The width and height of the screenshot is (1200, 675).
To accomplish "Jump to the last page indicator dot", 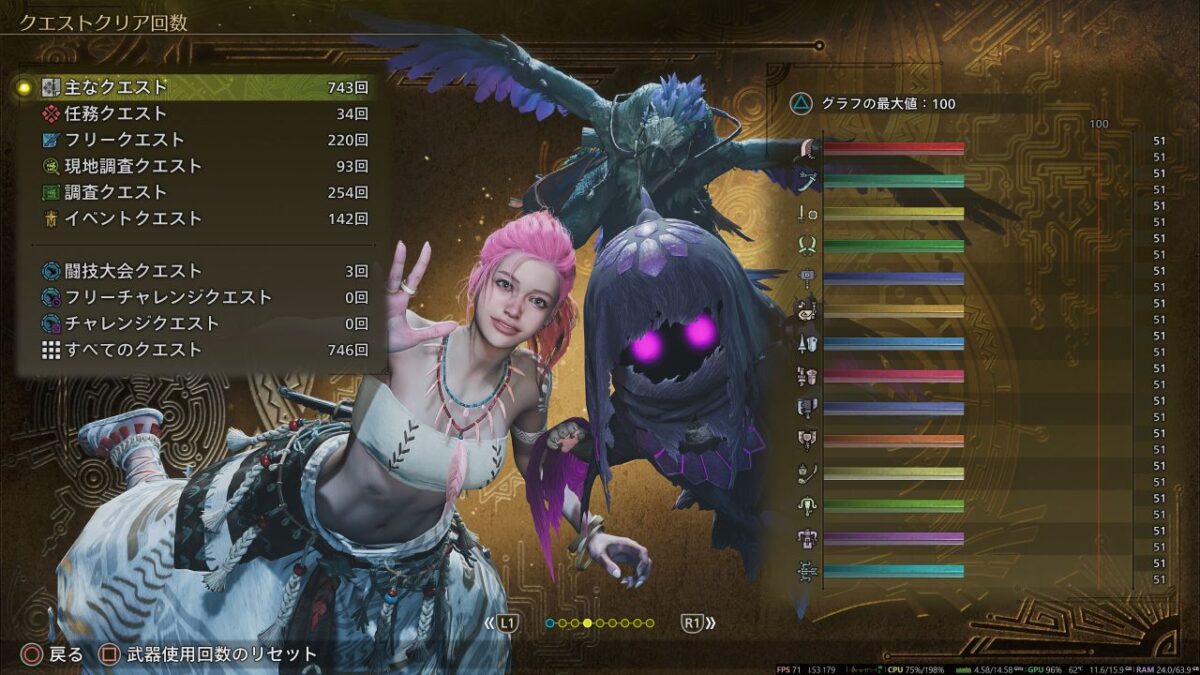I will (651, 623).
